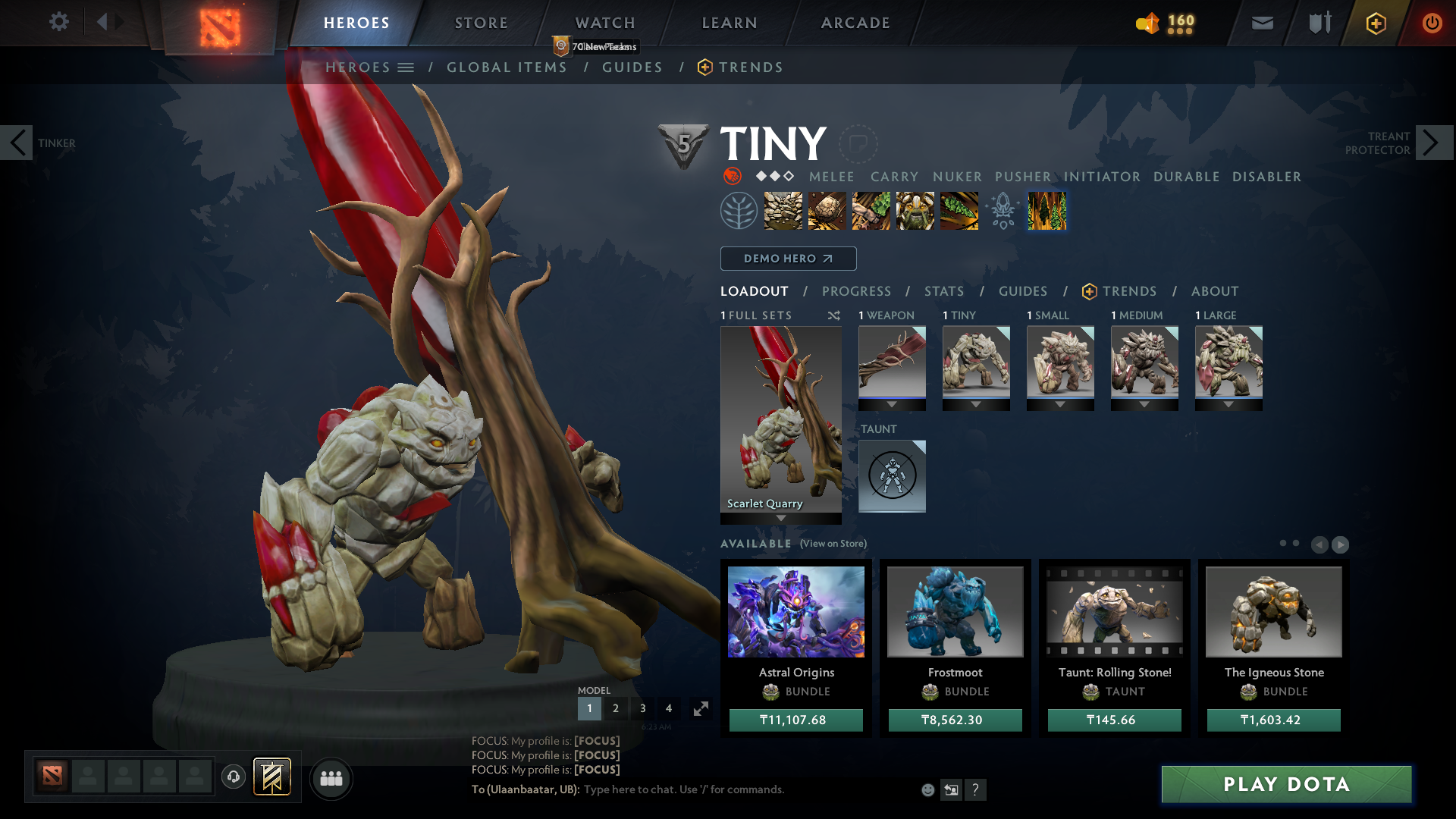Open the voice chat headset icon
Screen dimensions: 1456x819
[233, 777]
